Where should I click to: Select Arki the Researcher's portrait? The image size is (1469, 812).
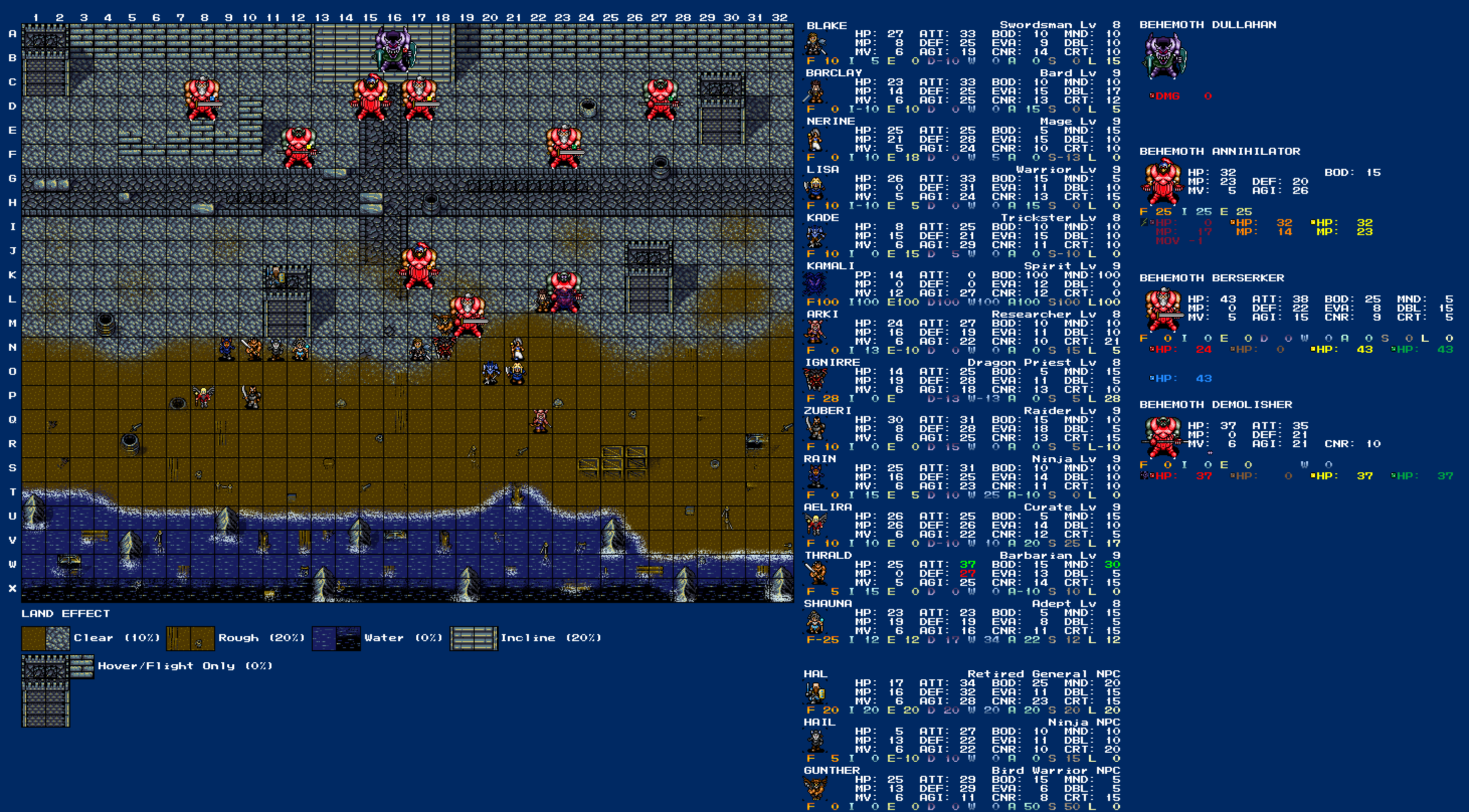[x=815, y=333]
